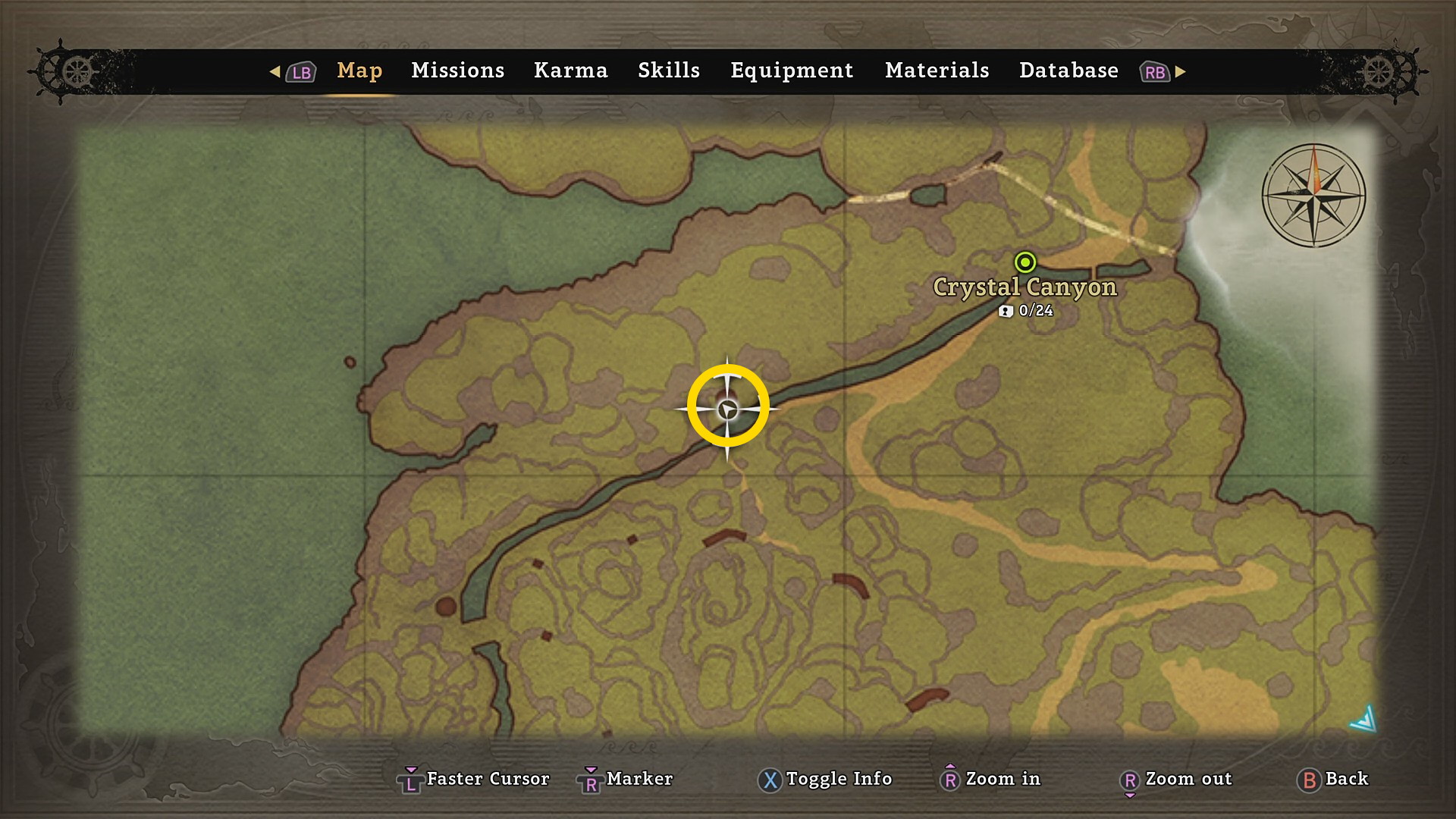The height and width of the screenshot is (819, 1456).
Task: Go to the Skills tab
Action: (668, 71)
